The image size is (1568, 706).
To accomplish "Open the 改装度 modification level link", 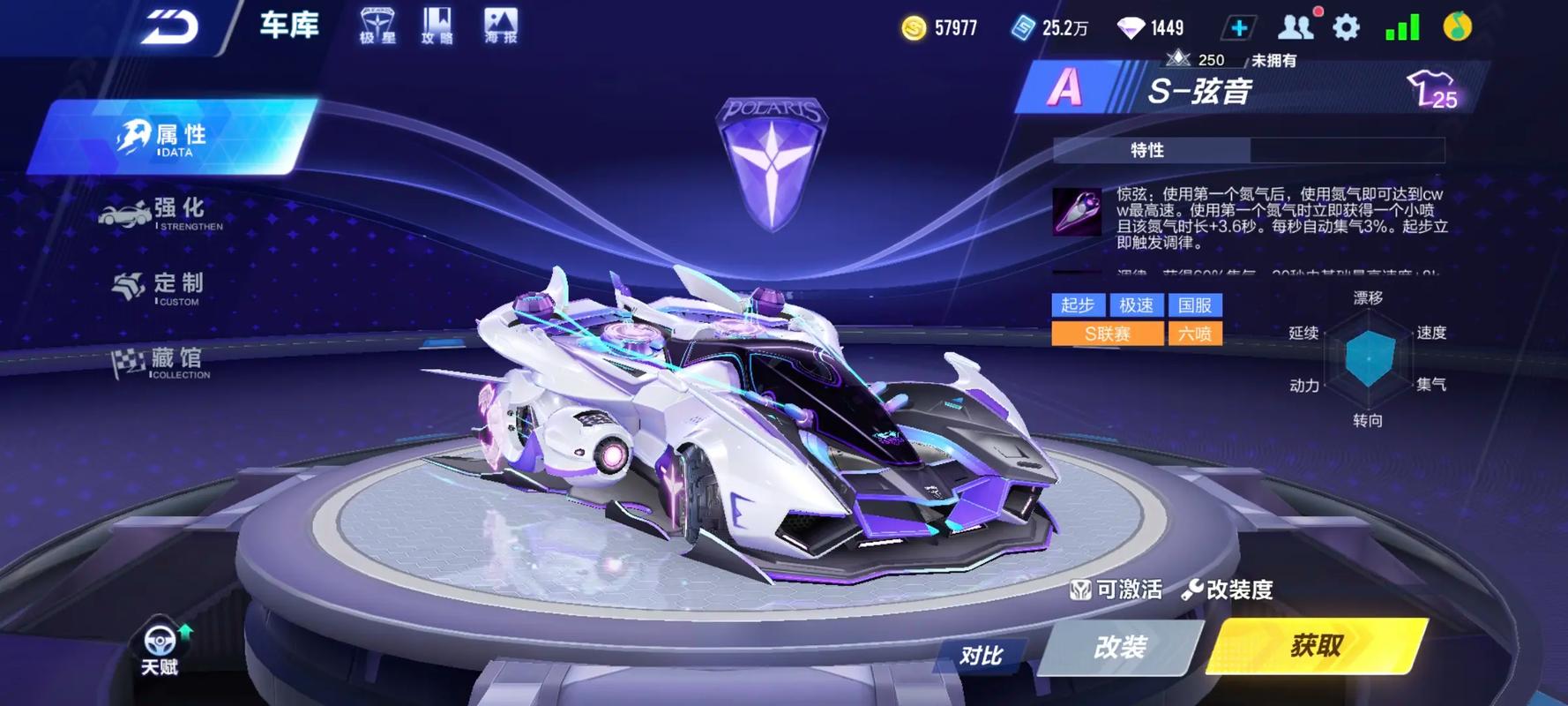I will tap(1228, 590).
